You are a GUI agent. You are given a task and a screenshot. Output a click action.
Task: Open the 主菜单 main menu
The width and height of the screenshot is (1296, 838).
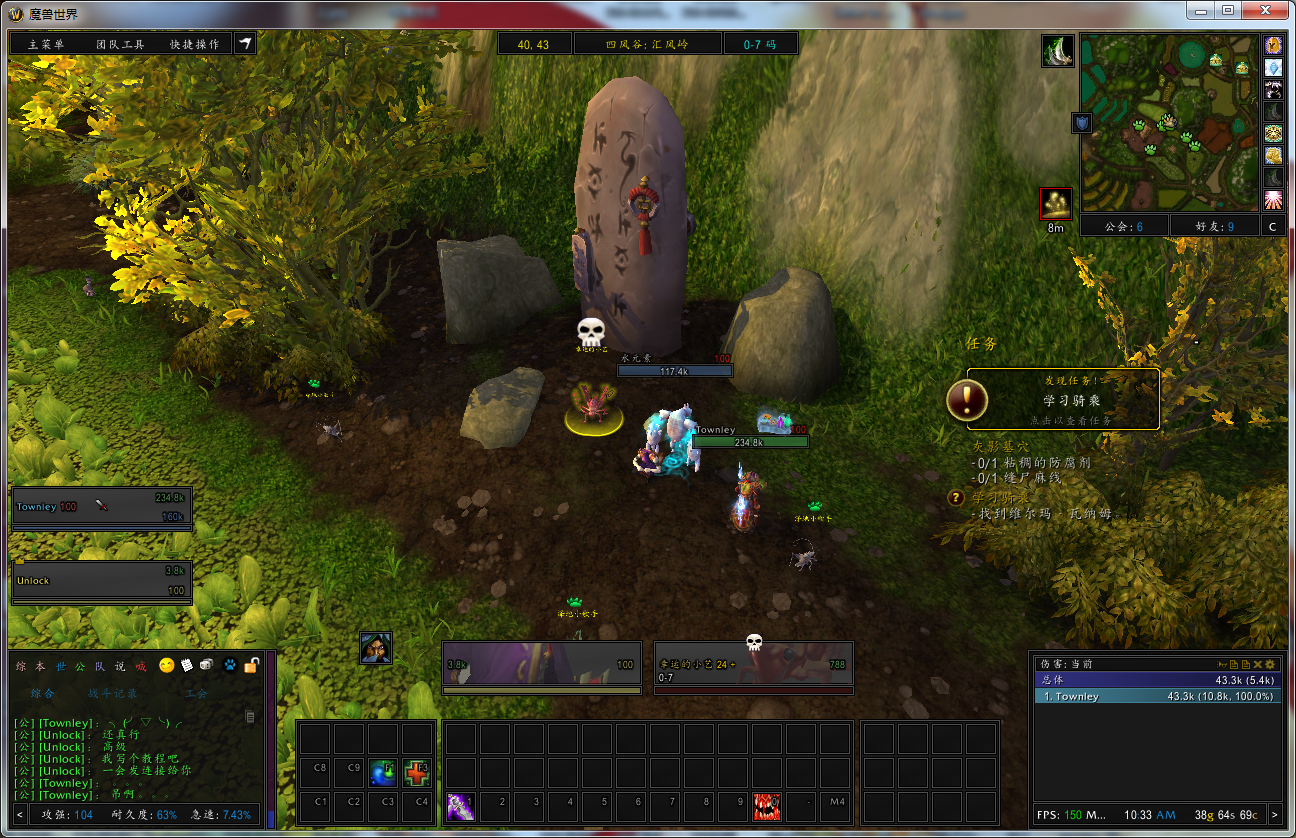click(x=46, y=44)
